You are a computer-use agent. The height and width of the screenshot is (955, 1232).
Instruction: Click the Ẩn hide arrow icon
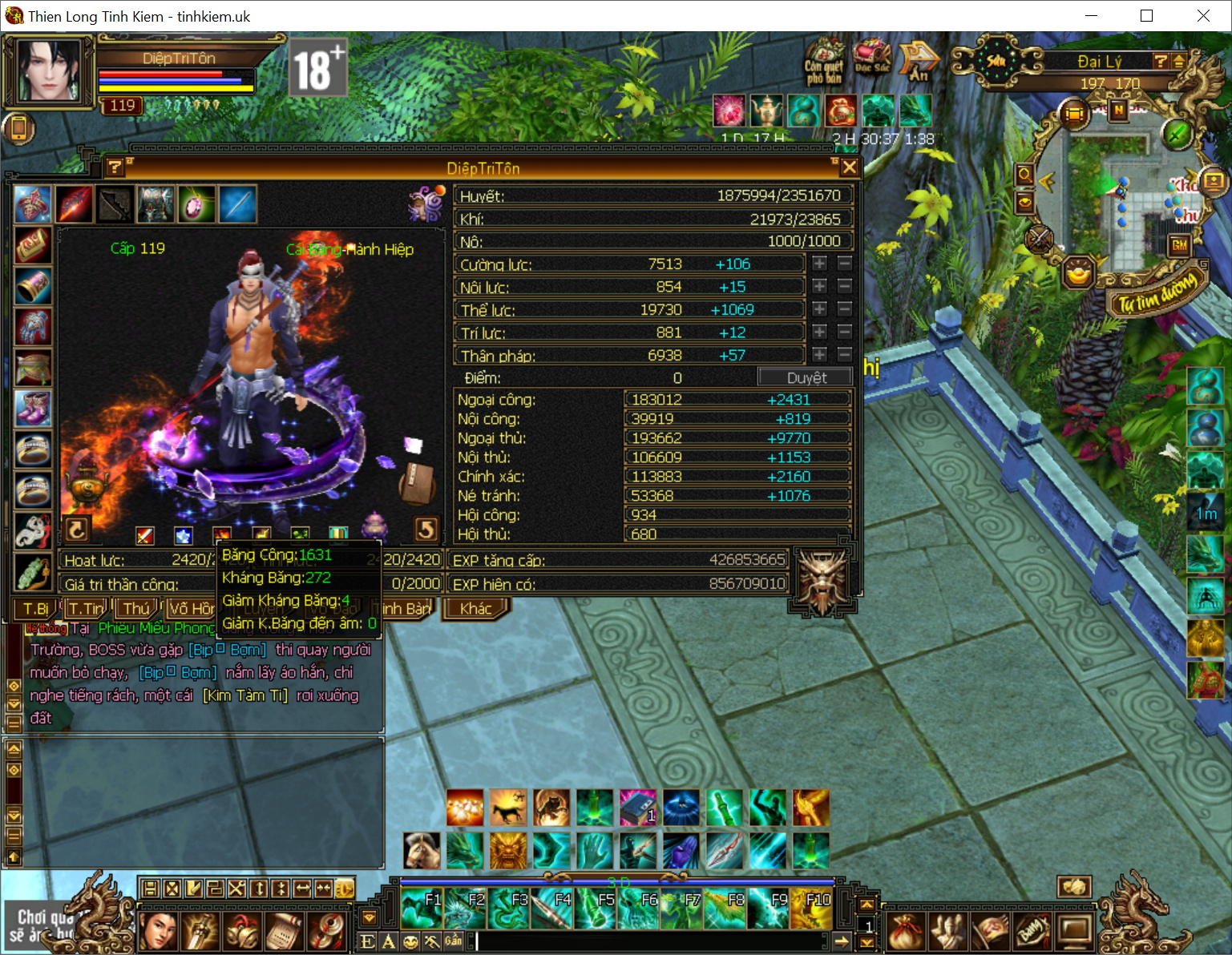918,60
